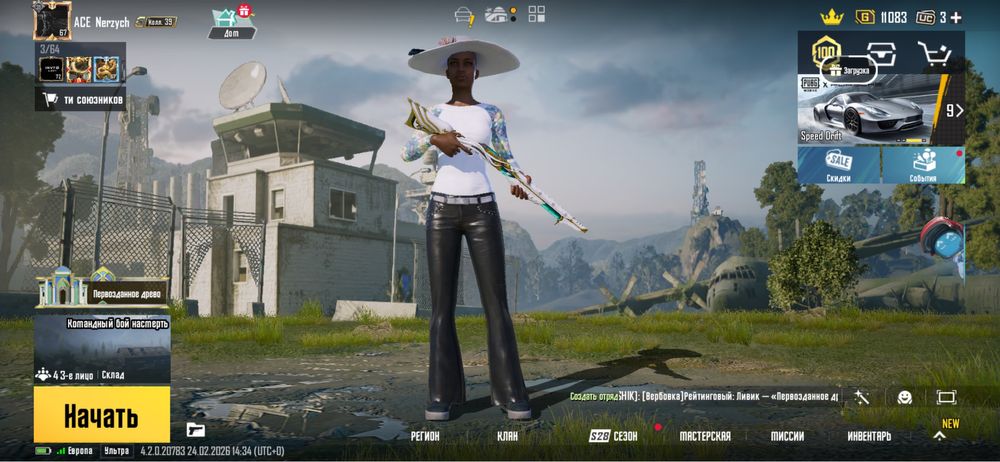Open the Миссии missions menu
This screenshot has height=462, width=1000.
tap(787, 436)
